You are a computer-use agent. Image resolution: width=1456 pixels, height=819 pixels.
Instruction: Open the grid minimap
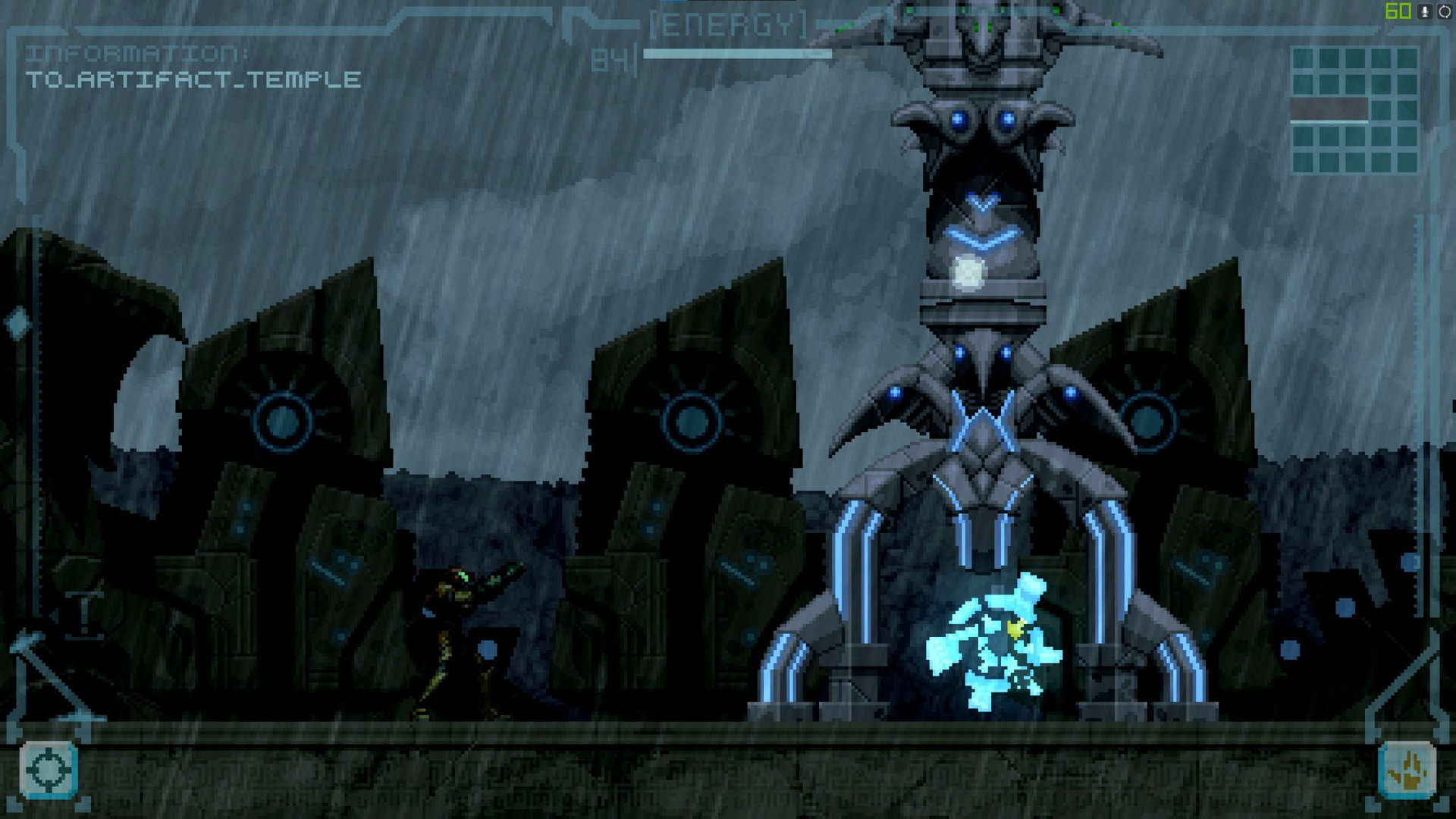pyautogui.click(x=1354, y=110)
